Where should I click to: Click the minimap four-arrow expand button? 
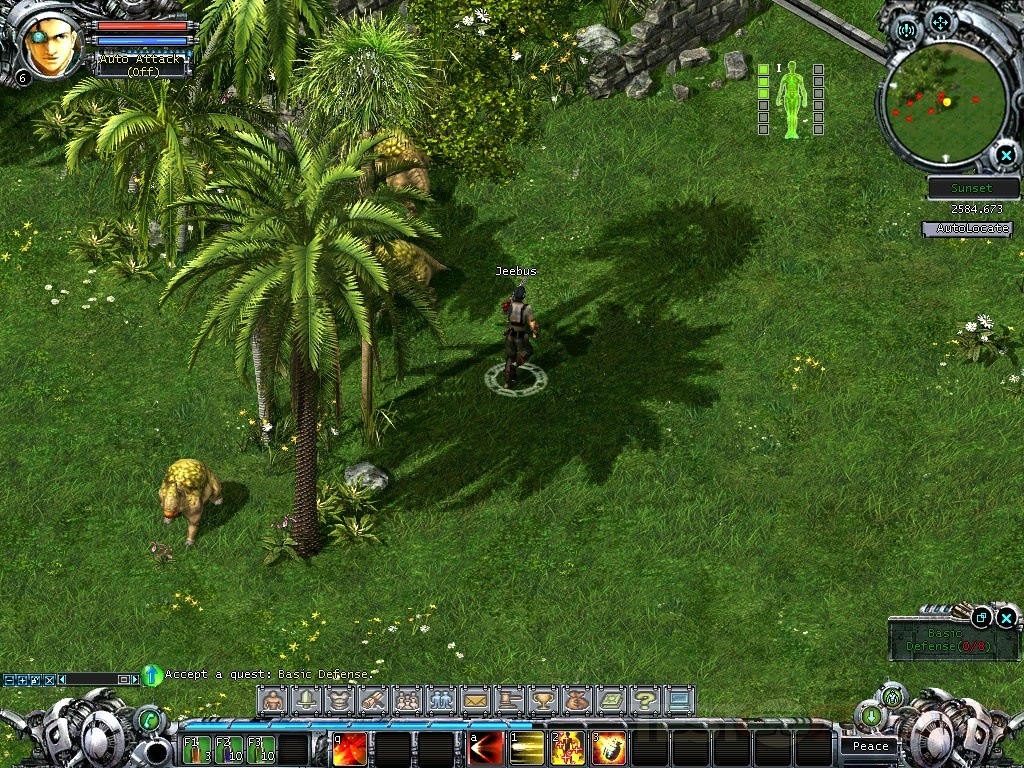pos(940,21)
